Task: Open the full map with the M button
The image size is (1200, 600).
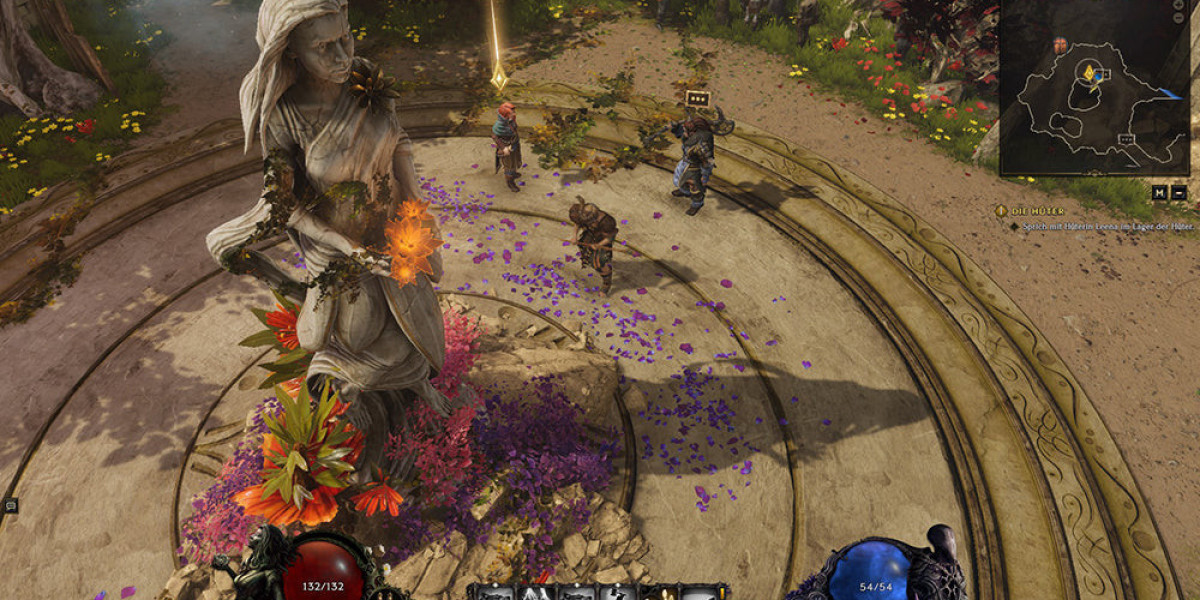Action: 1158,193
